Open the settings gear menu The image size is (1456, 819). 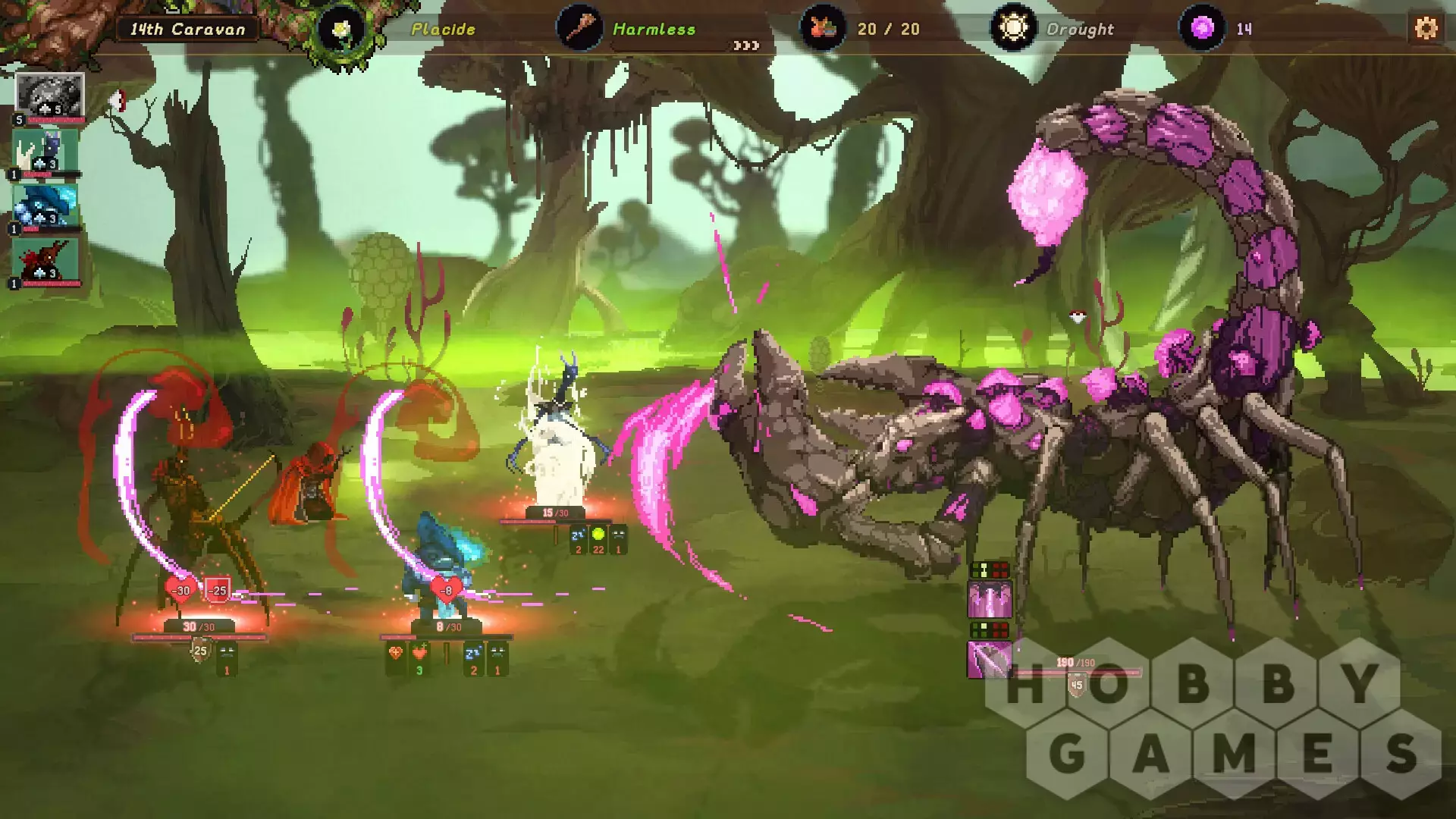coord(1426,29)
